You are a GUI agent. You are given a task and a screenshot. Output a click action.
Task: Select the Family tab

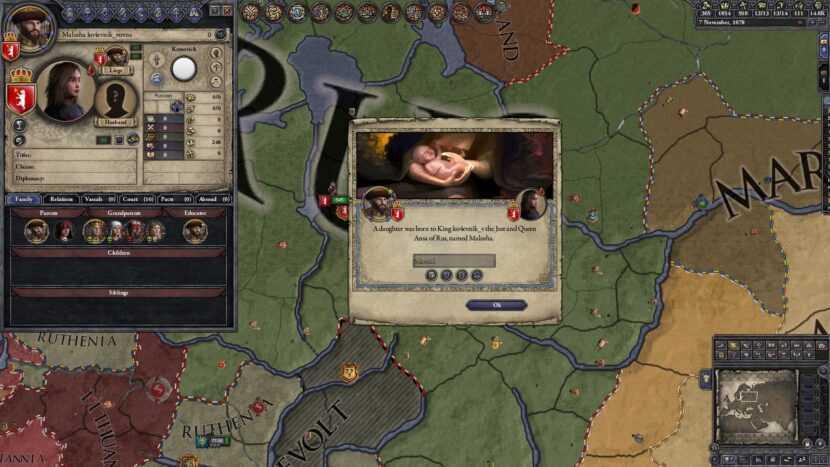point(25,199)
